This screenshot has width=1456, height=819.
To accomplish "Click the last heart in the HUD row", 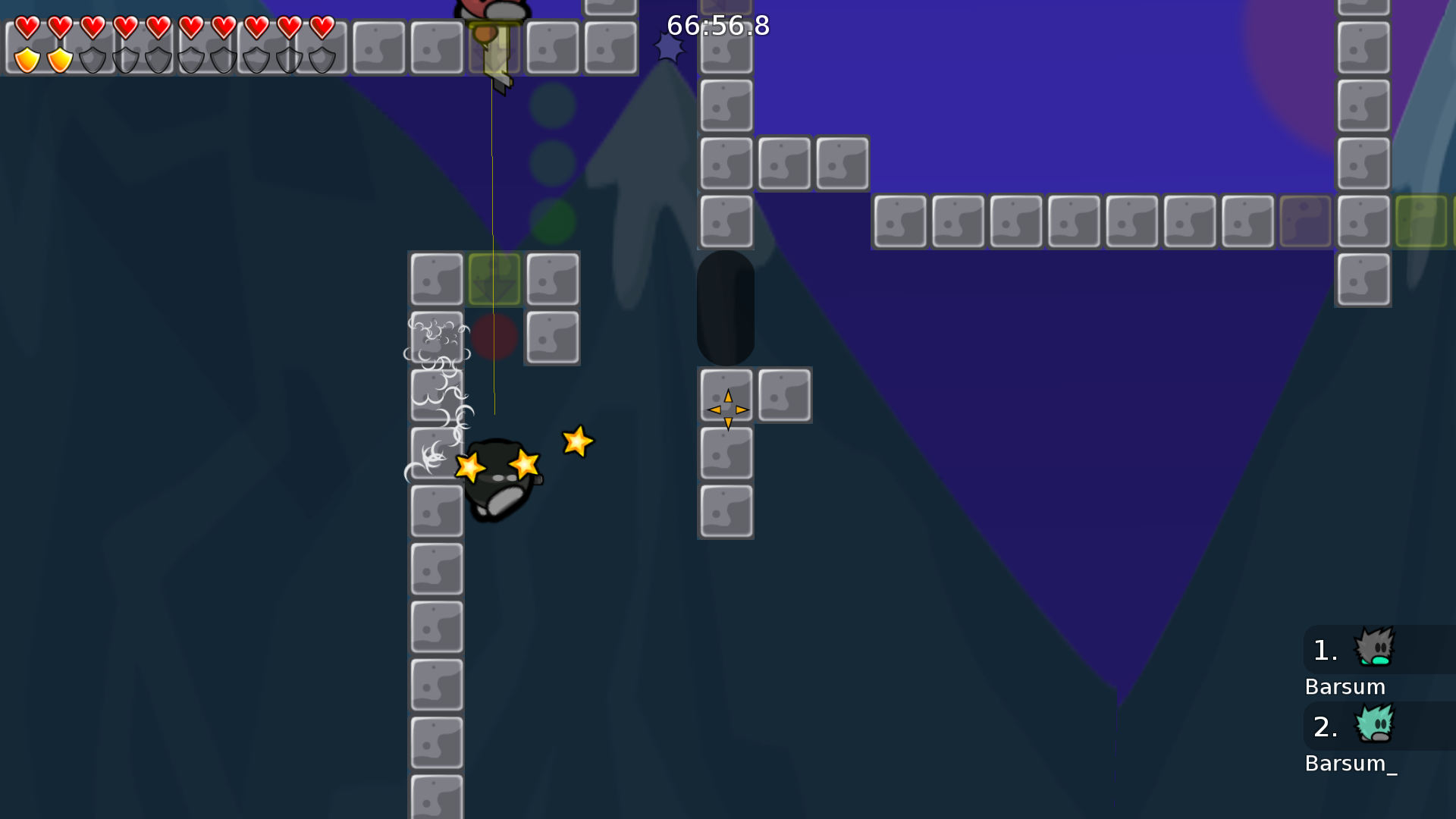I will click(x=321, y=27).
